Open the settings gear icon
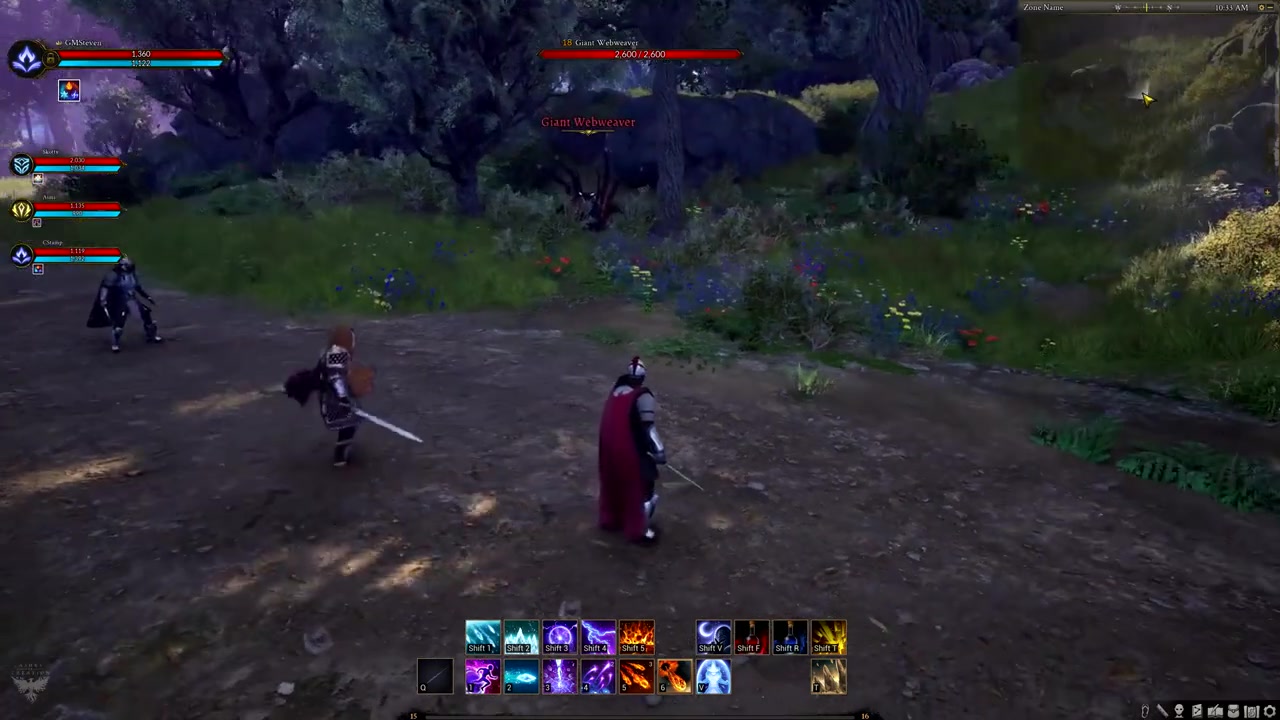Screen dimensions: 1280x720 click(1270, 711)
